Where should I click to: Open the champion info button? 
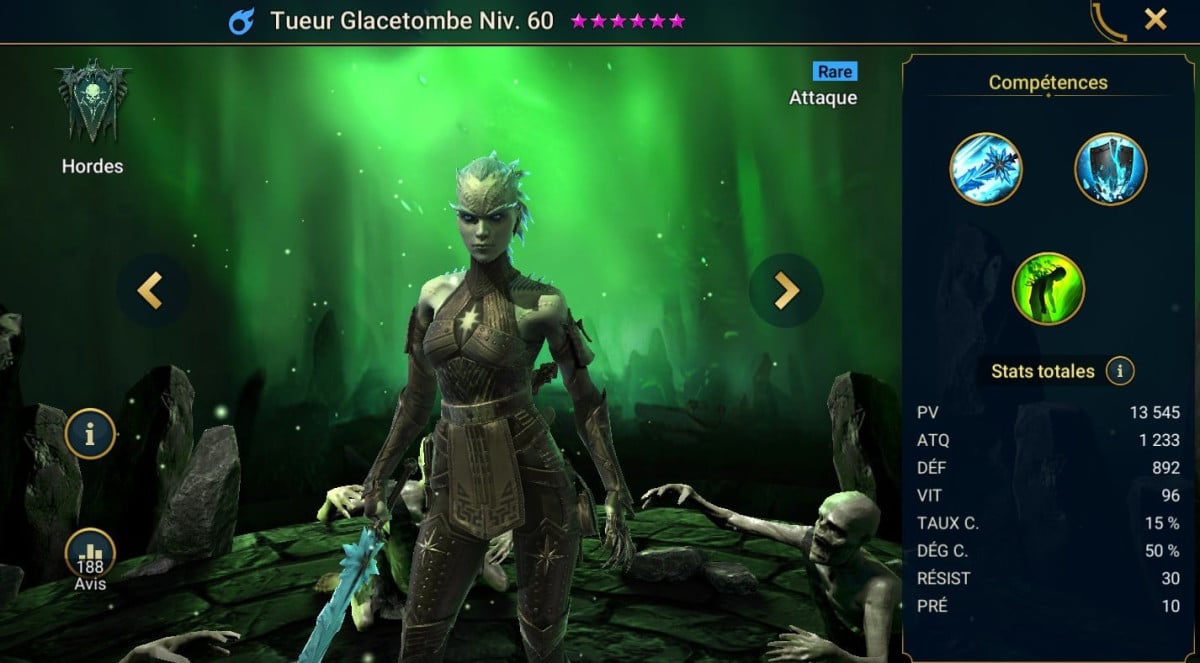point(90,434)
